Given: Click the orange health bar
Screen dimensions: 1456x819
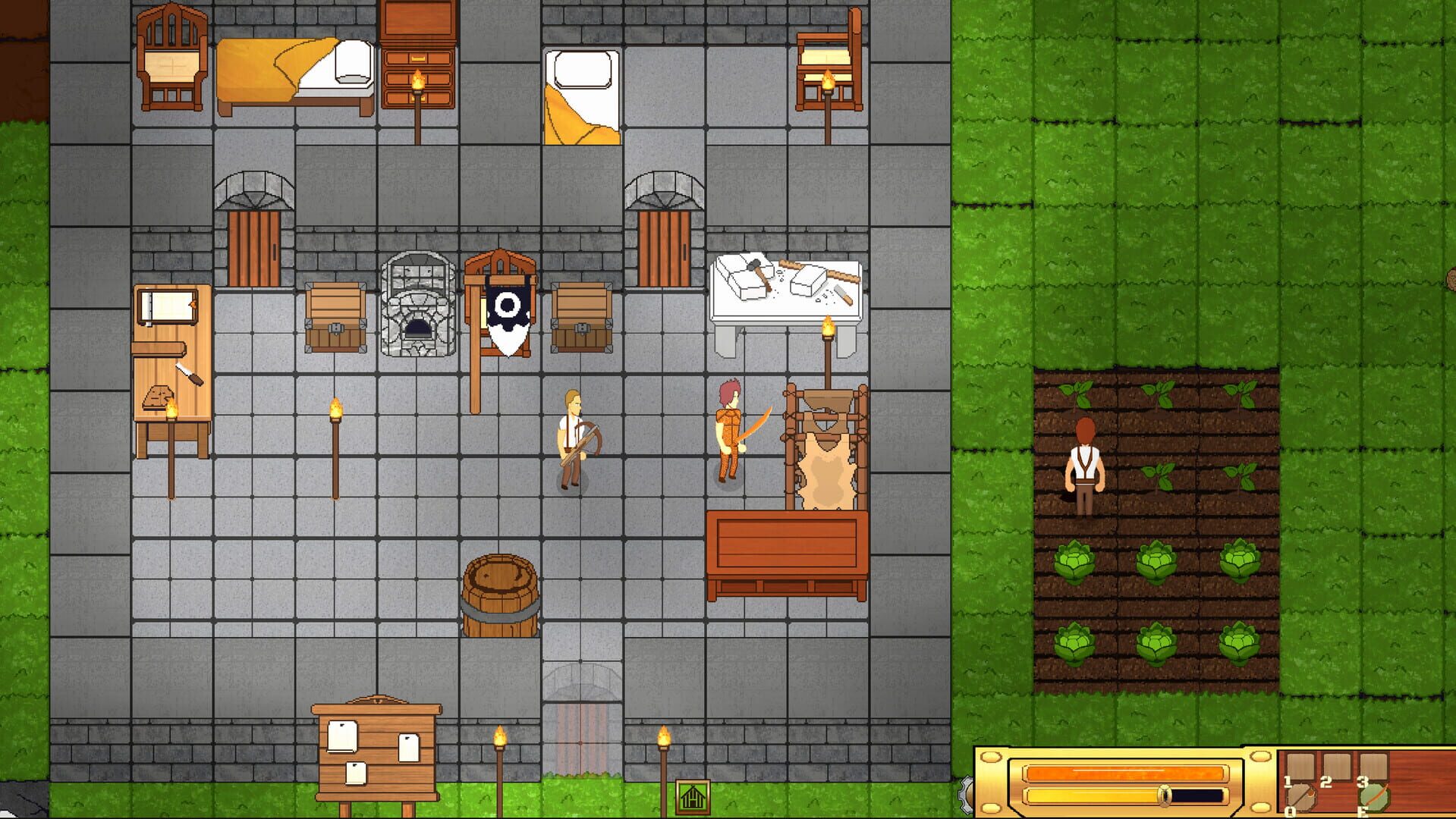Looking at the screenshot, I should 1123,773.
